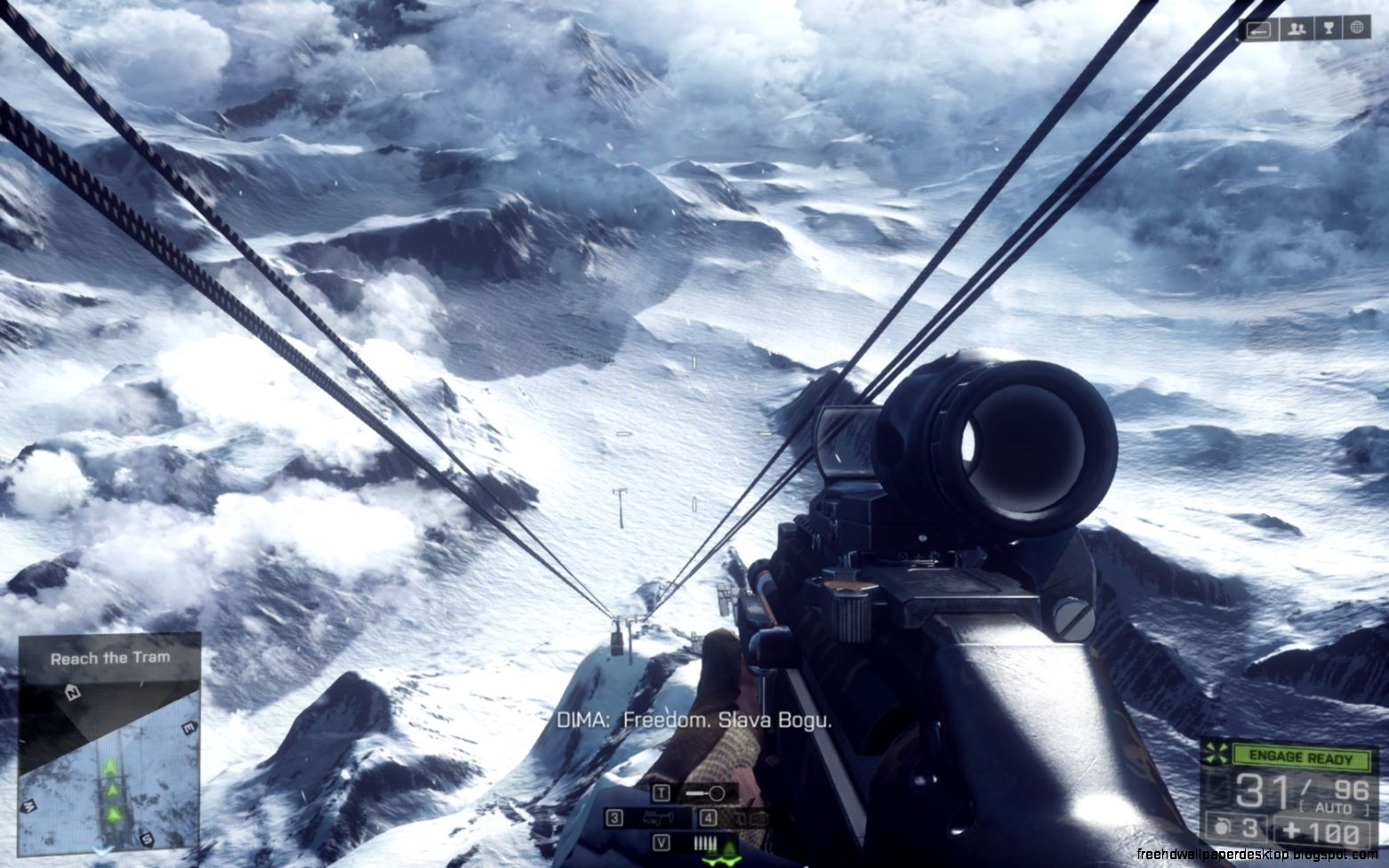This screenshot has height=868, width=1389.
Task: Select the key 4 weapon slot
Action: click(x=707, y=818)
